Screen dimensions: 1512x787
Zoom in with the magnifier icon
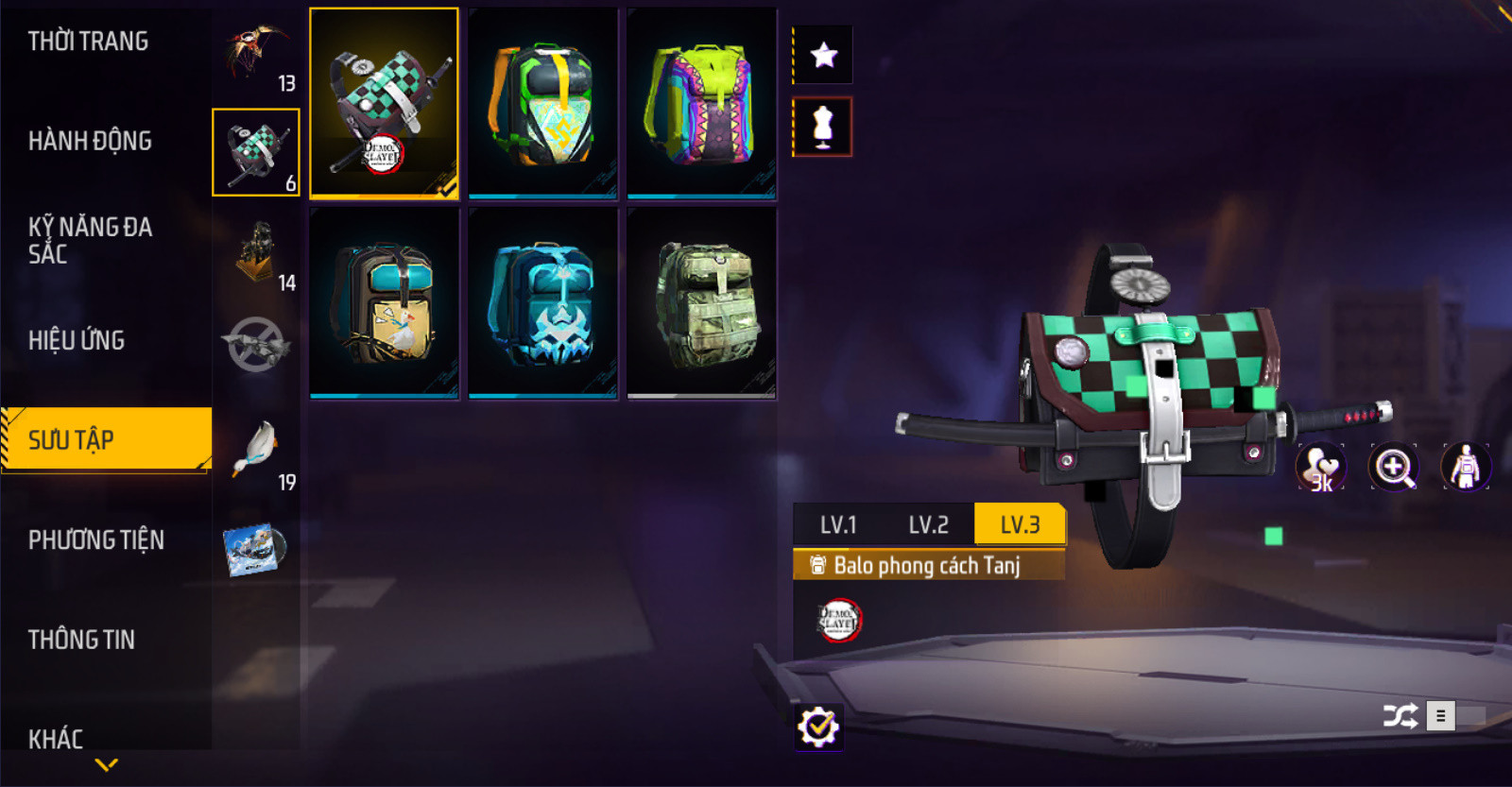[1394, 467]
